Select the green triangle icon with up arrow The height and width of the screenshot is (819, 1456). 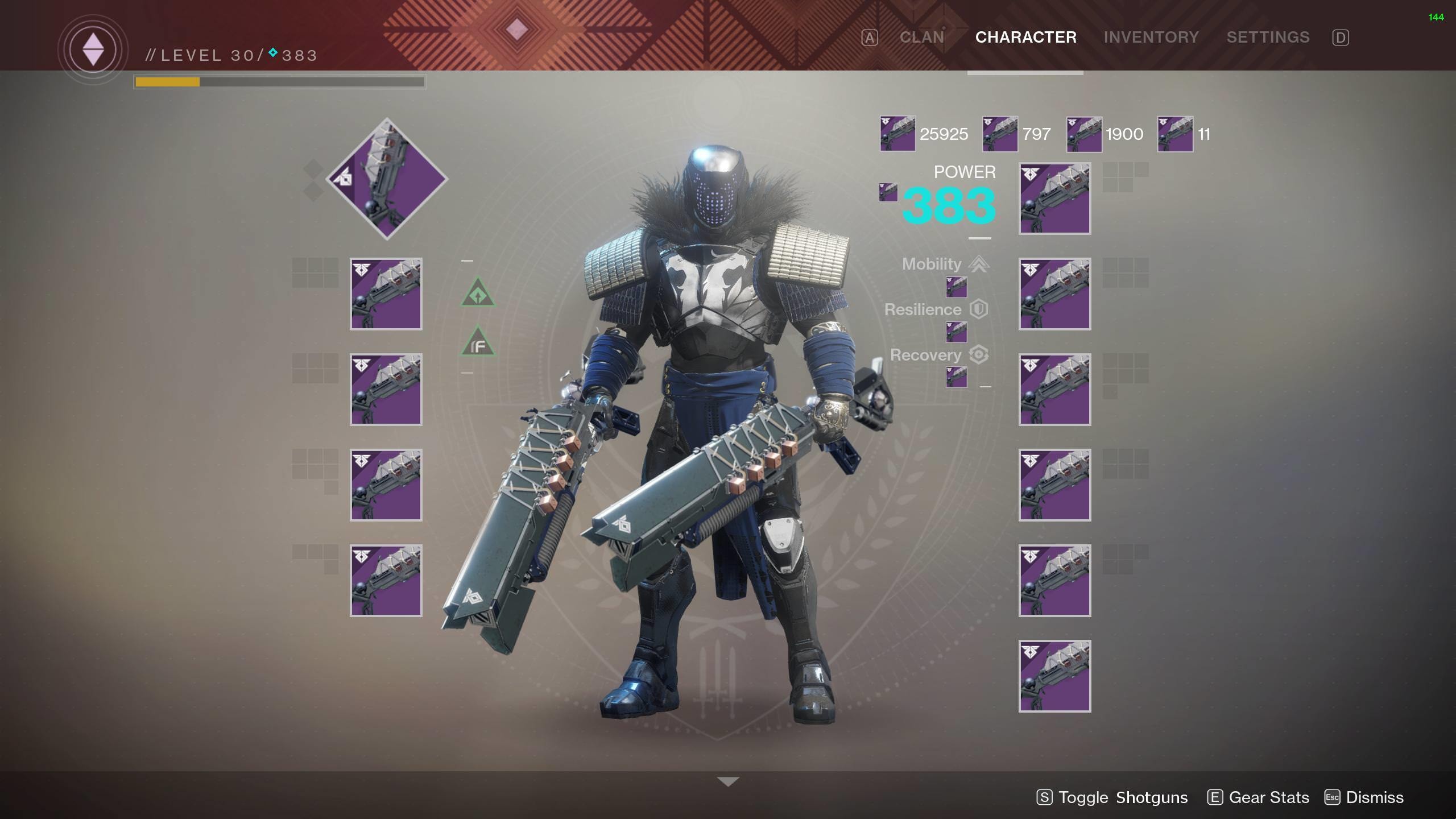point(478,294)
